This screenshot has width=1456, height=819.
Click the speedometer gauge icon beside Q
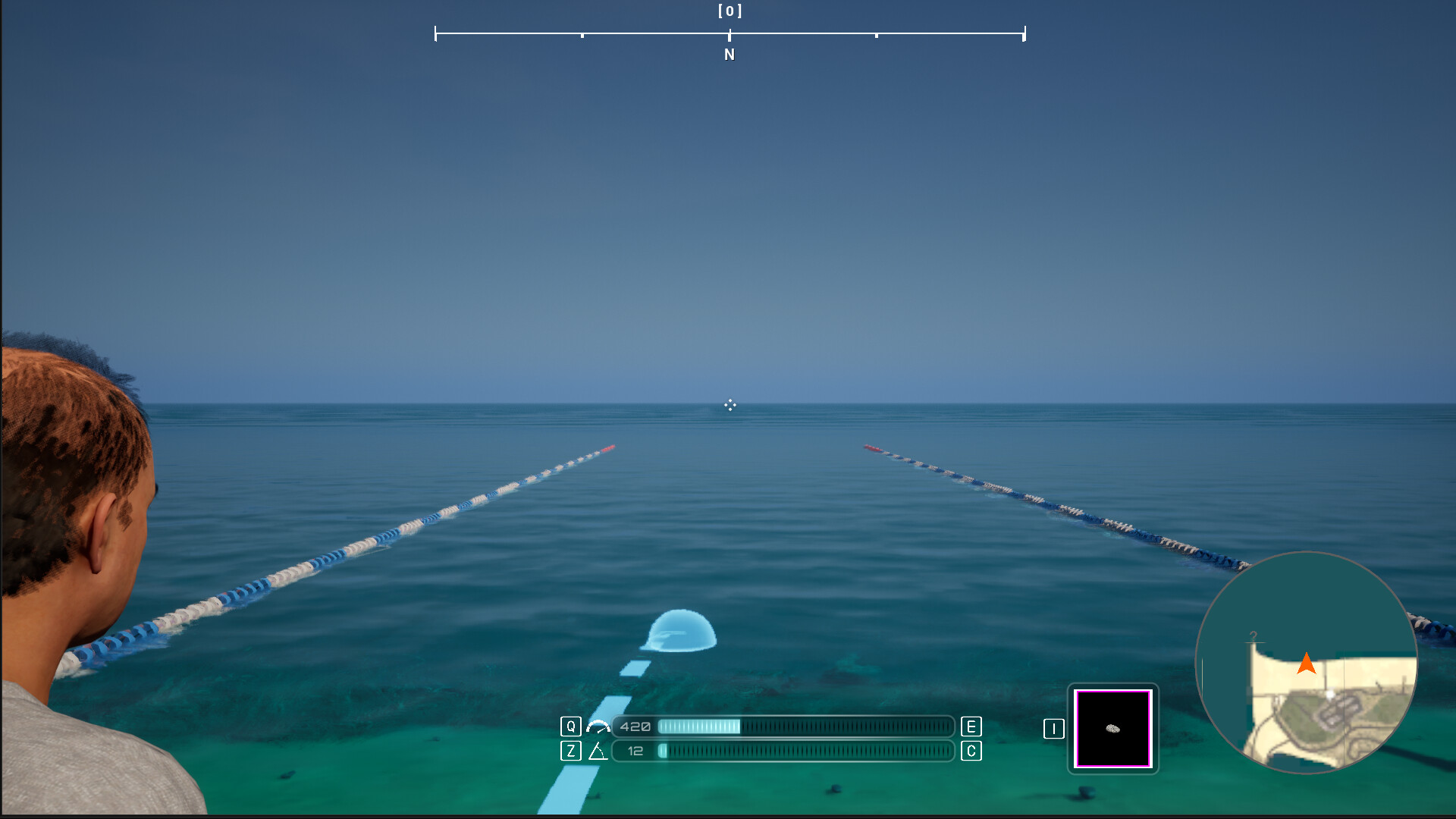pyautogui.click(x=599, y=726)
